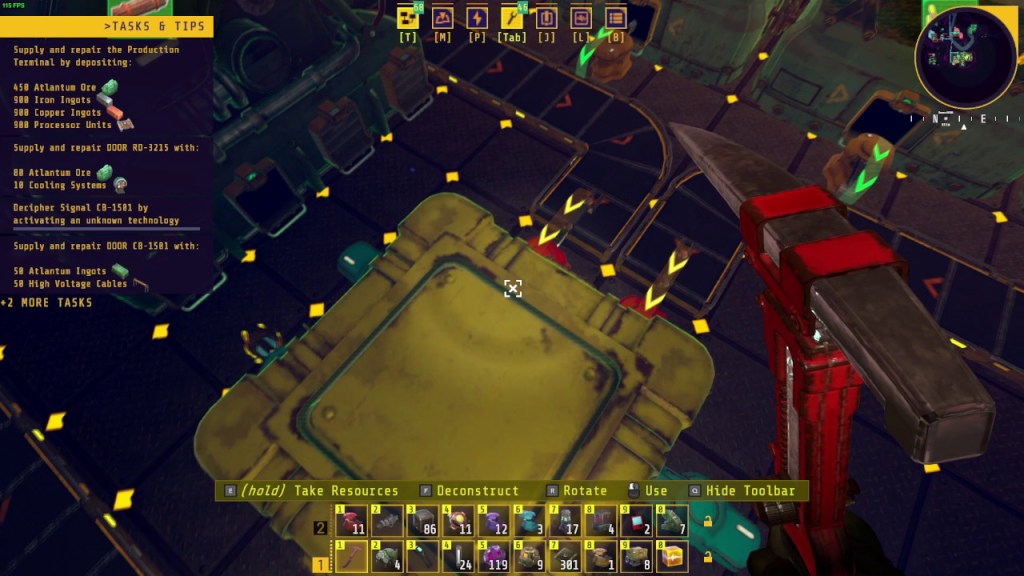
Task: Show the +2 More Tasks entry
Action: point(48,302)
